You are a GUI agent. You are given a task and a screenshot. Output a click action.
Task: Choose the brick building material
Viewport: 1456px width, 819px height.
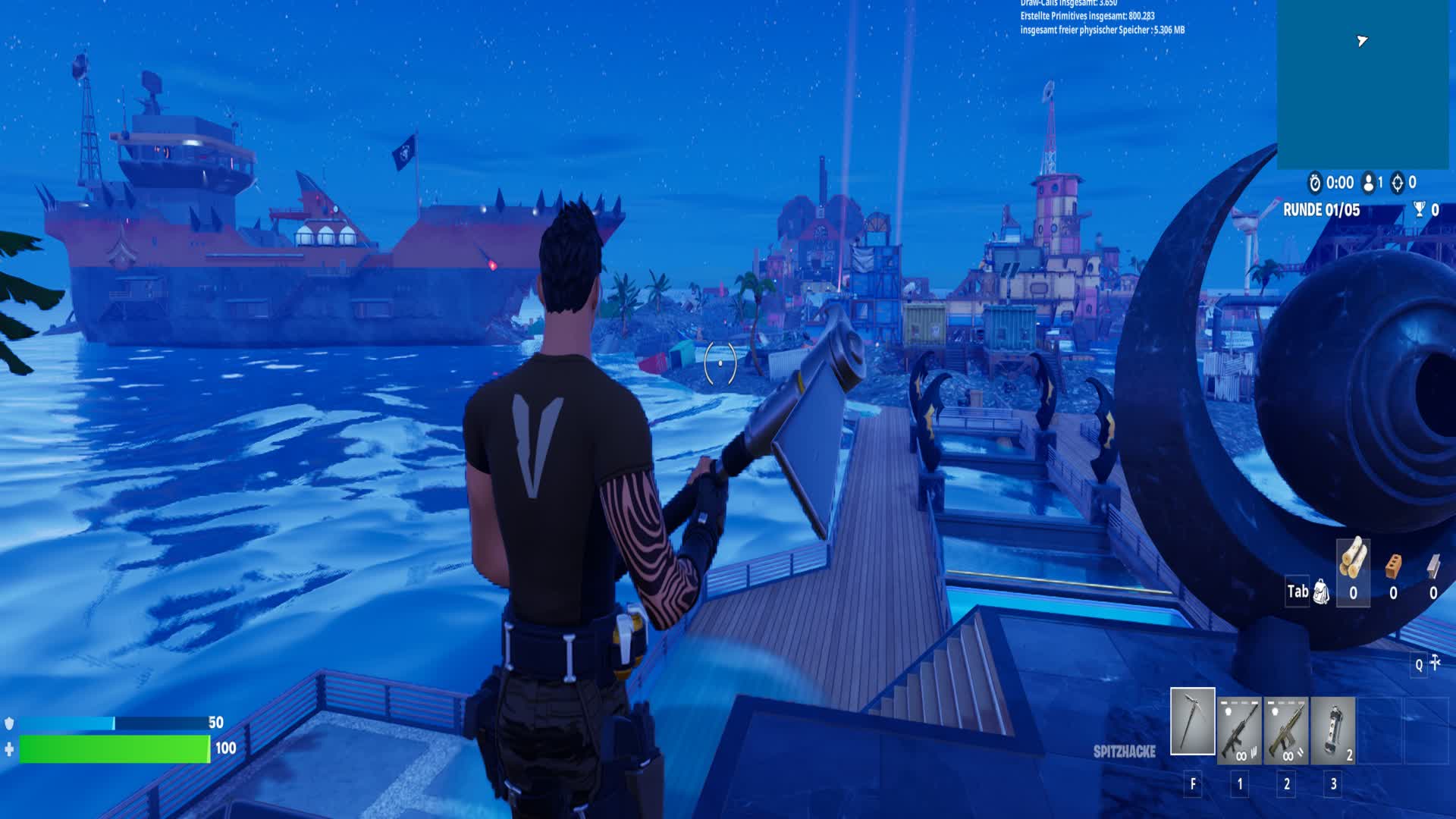pyautogui.click(x=1393, y=566)
